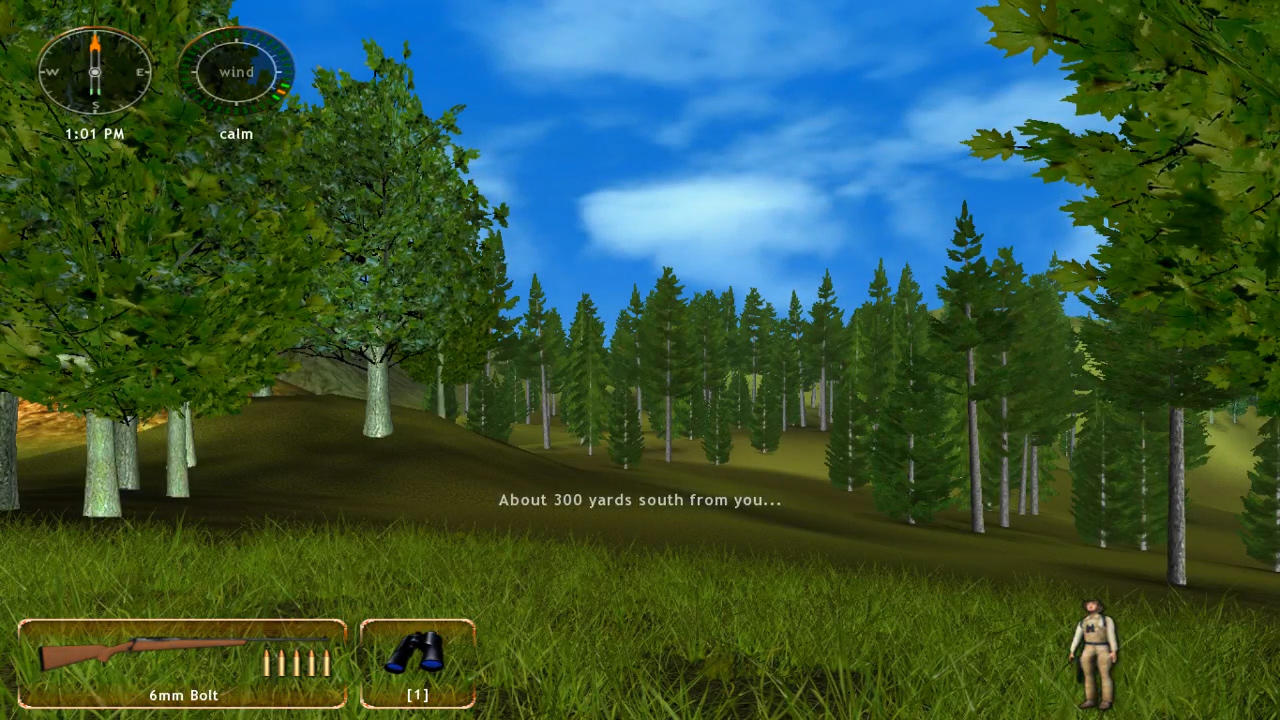
Task: Click the 300 yards south hint message
Action: pos(639,499)
